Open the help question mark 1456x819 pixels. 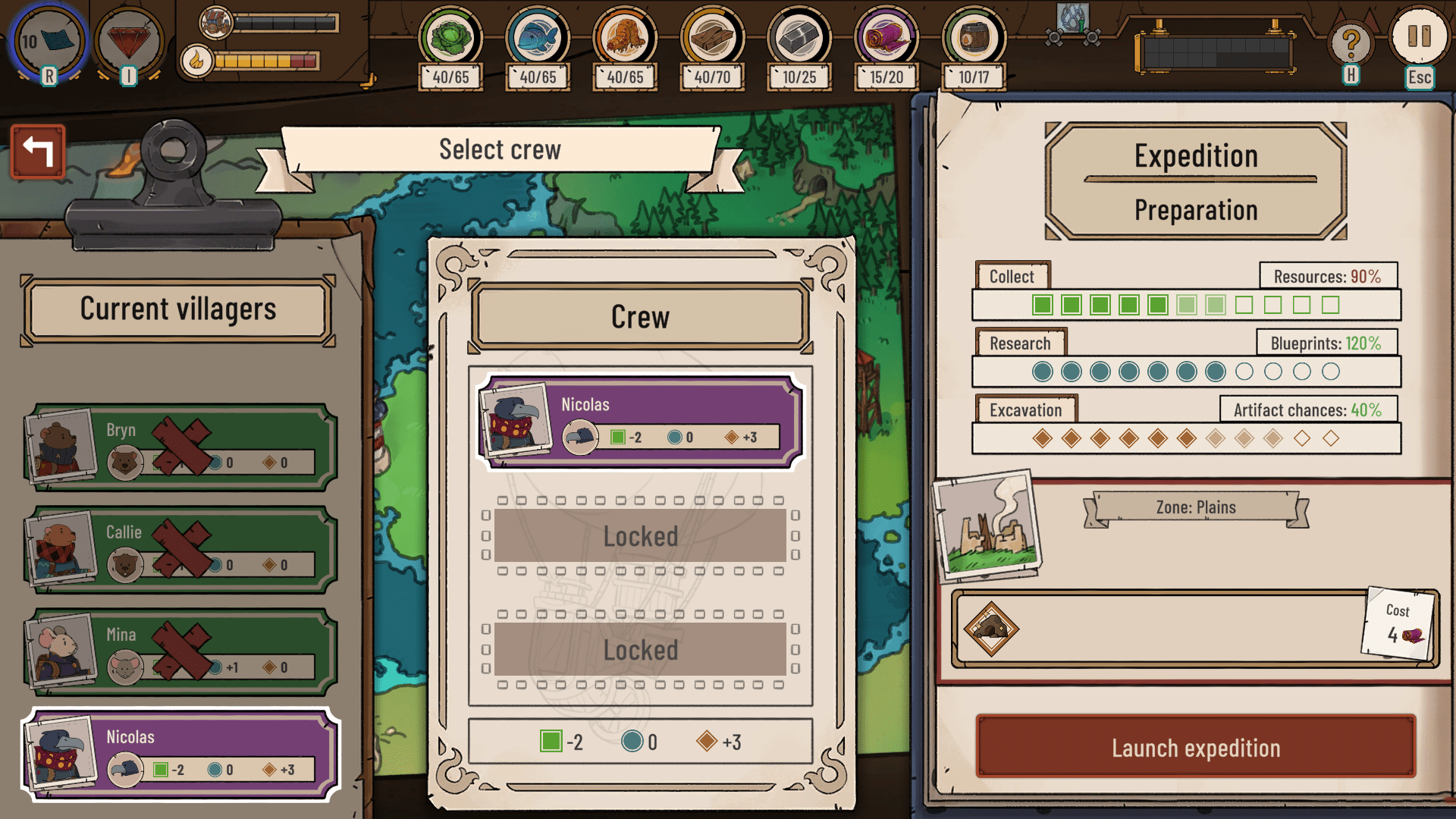1350,44
